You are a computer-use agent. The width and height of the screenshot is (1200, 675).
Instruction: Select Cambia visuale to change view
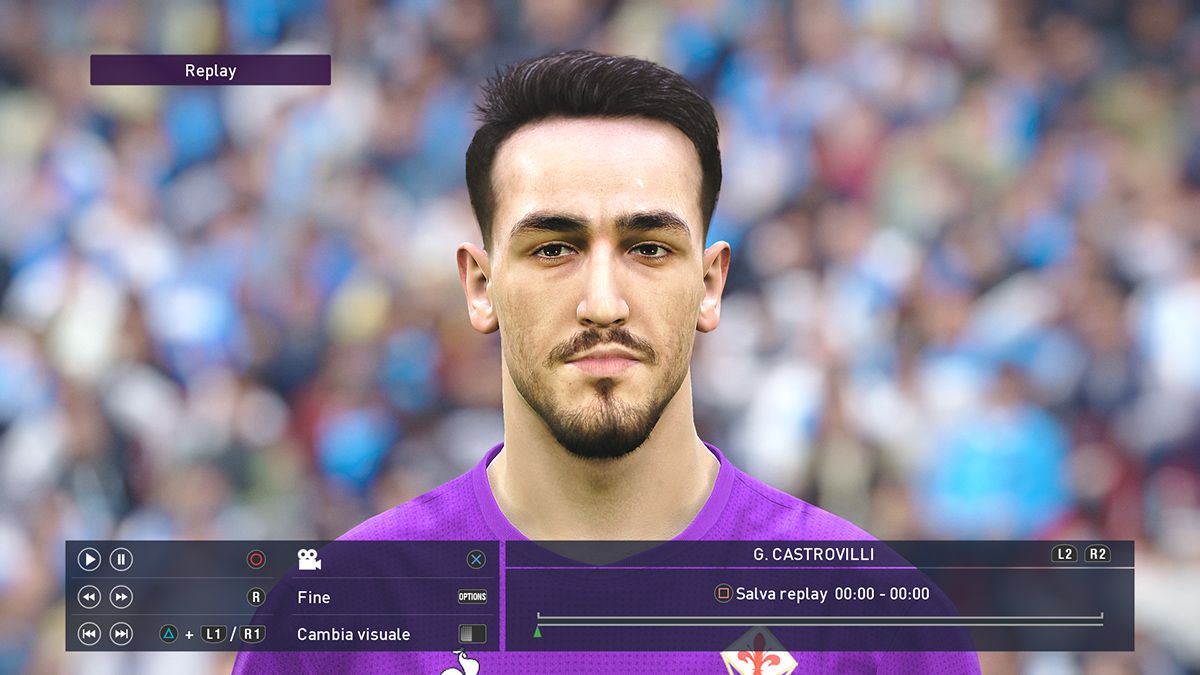[x=353, y=634]
